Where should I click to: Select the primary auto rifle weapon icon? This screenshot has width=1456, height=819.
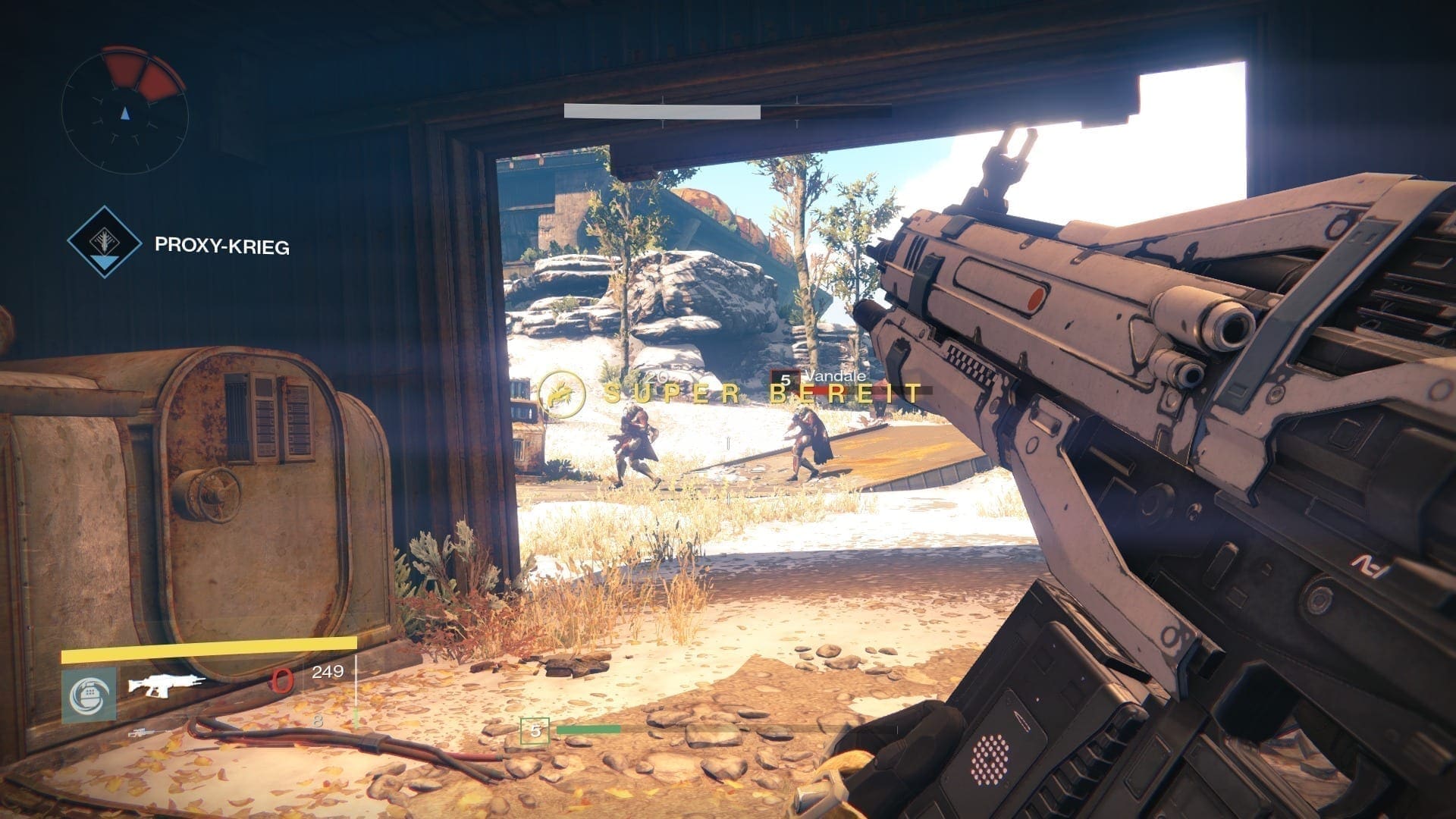[x=165, y=685]
